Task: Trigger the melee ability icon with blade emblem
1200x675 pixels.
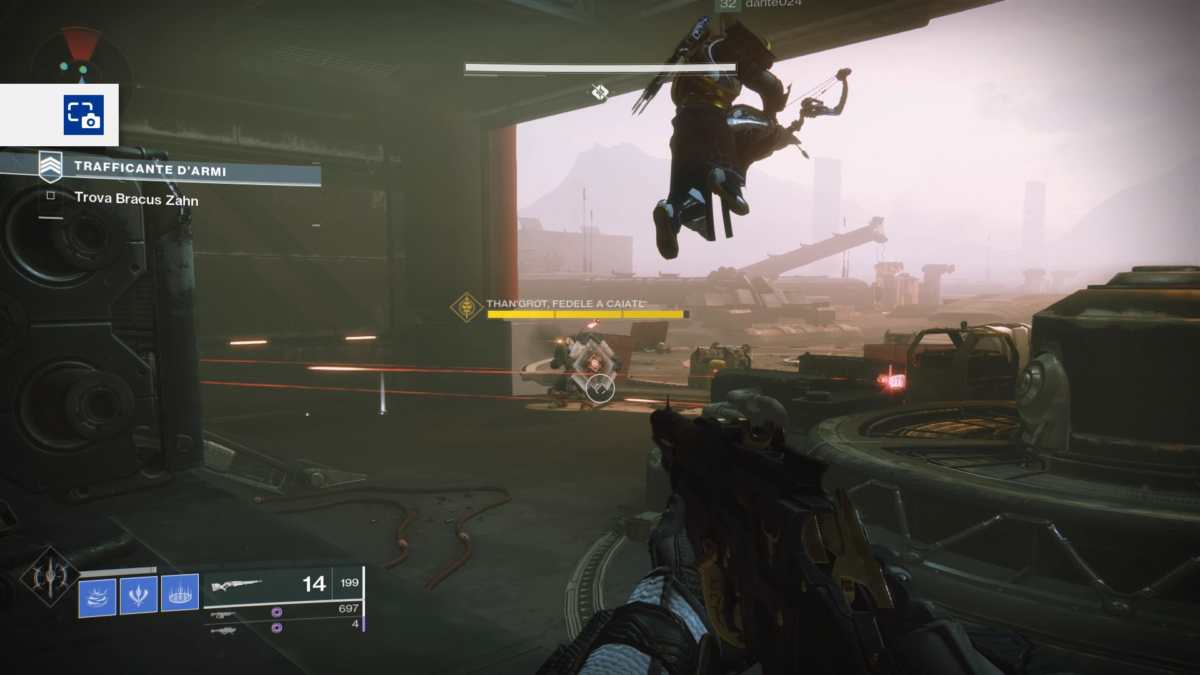Action: (139, 596)
